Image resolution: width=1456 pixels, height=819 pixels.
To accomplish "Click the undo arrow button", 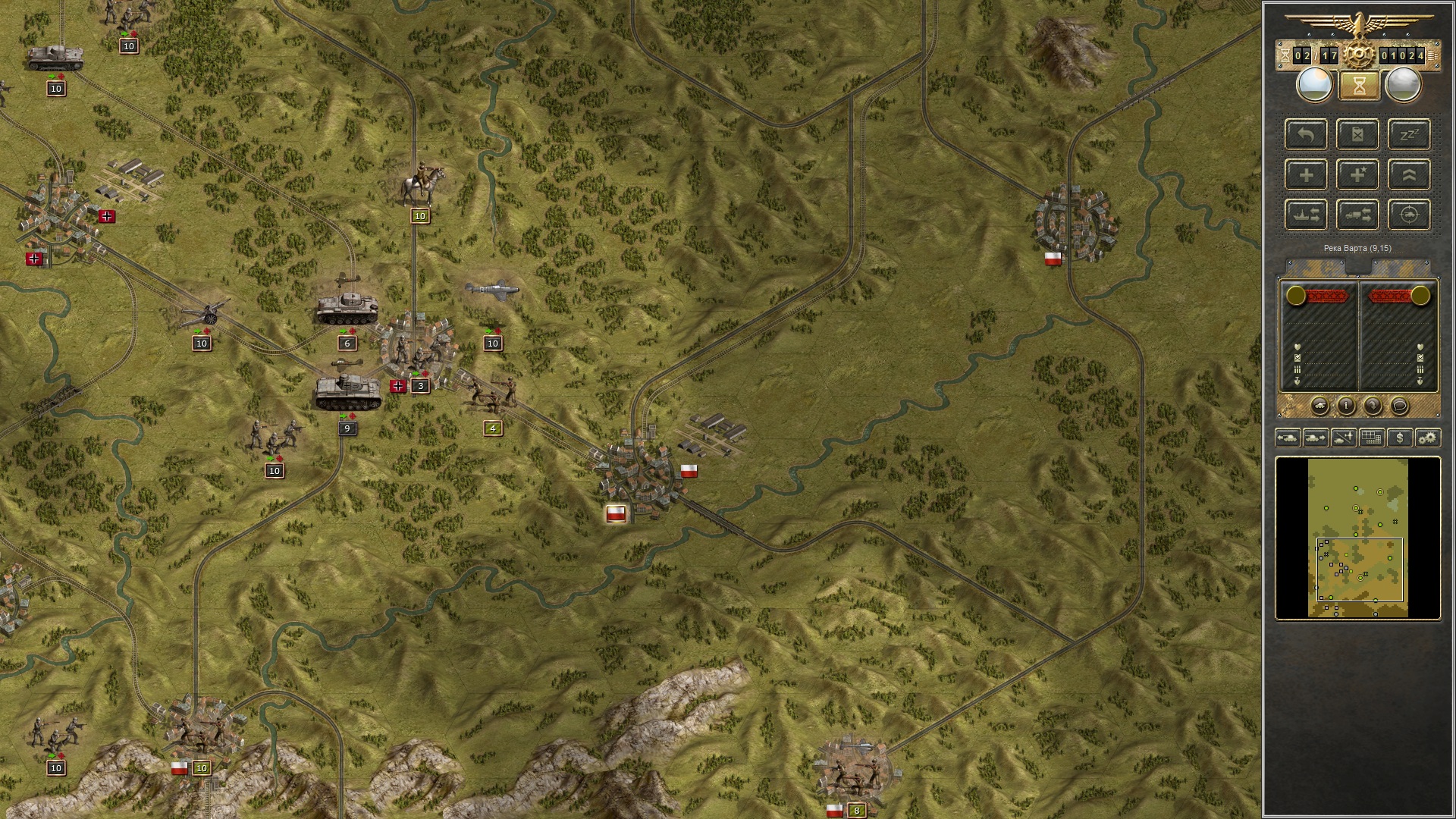I will tap(1306, 135).
